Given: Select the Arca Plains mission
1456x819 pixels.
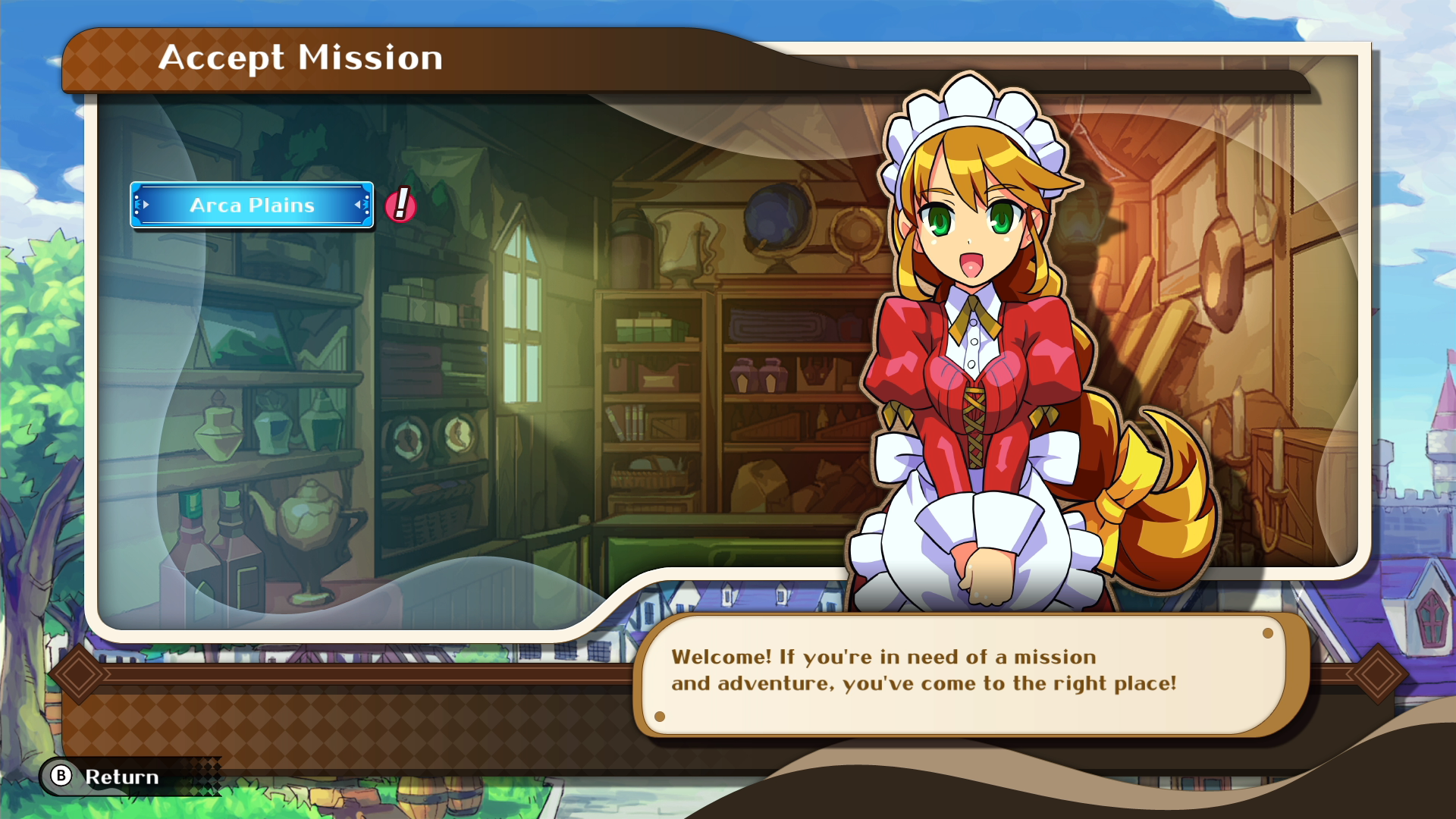Looking at the screenshot, I should [252, 205].
